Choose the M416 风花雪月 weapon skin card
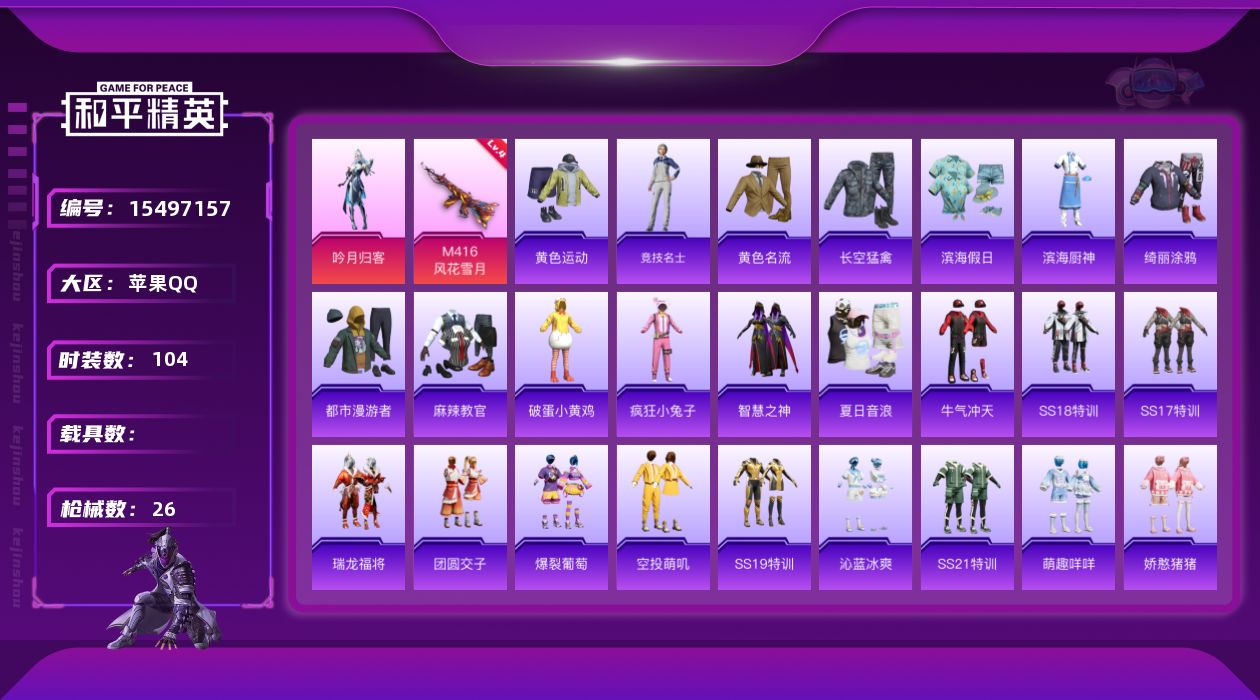1260x700 pixels. coord(460,210)
